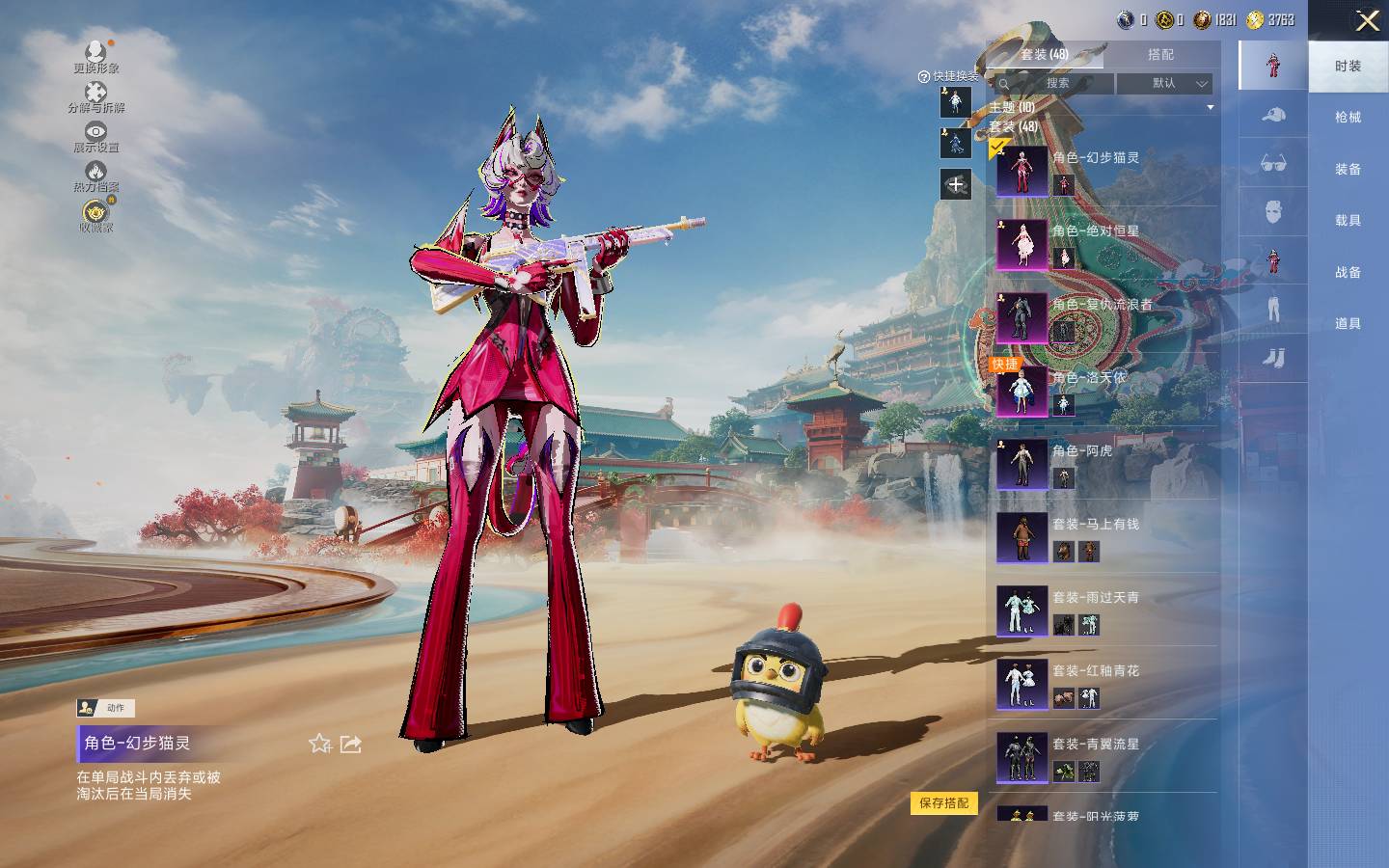Screen dimensions: 1389x868
Task: Switch to the 搭配 tab
Action: click(1160, 55)
